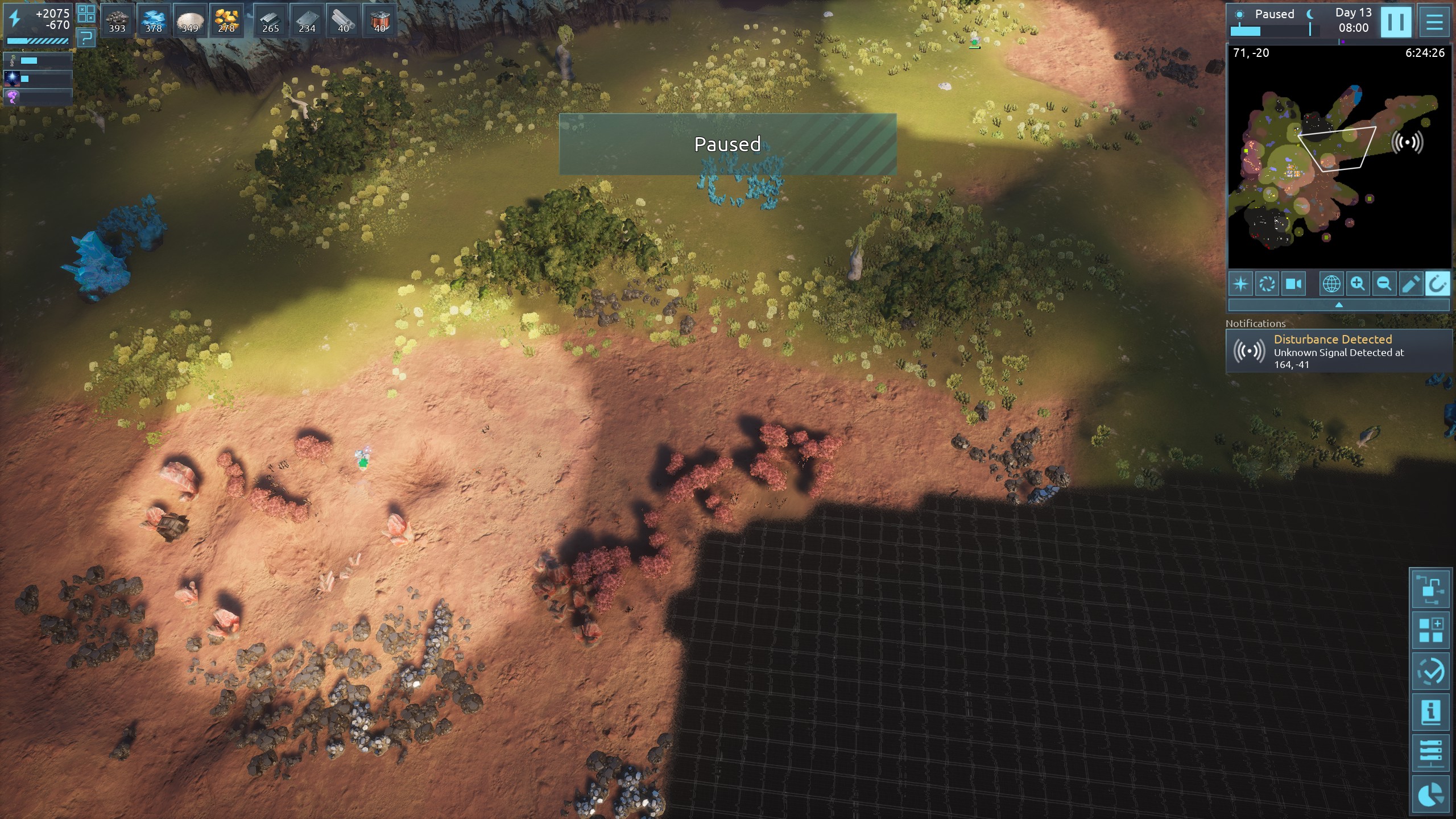
Task: Open the tech tree network button
Action: [x=1430, y=589]
